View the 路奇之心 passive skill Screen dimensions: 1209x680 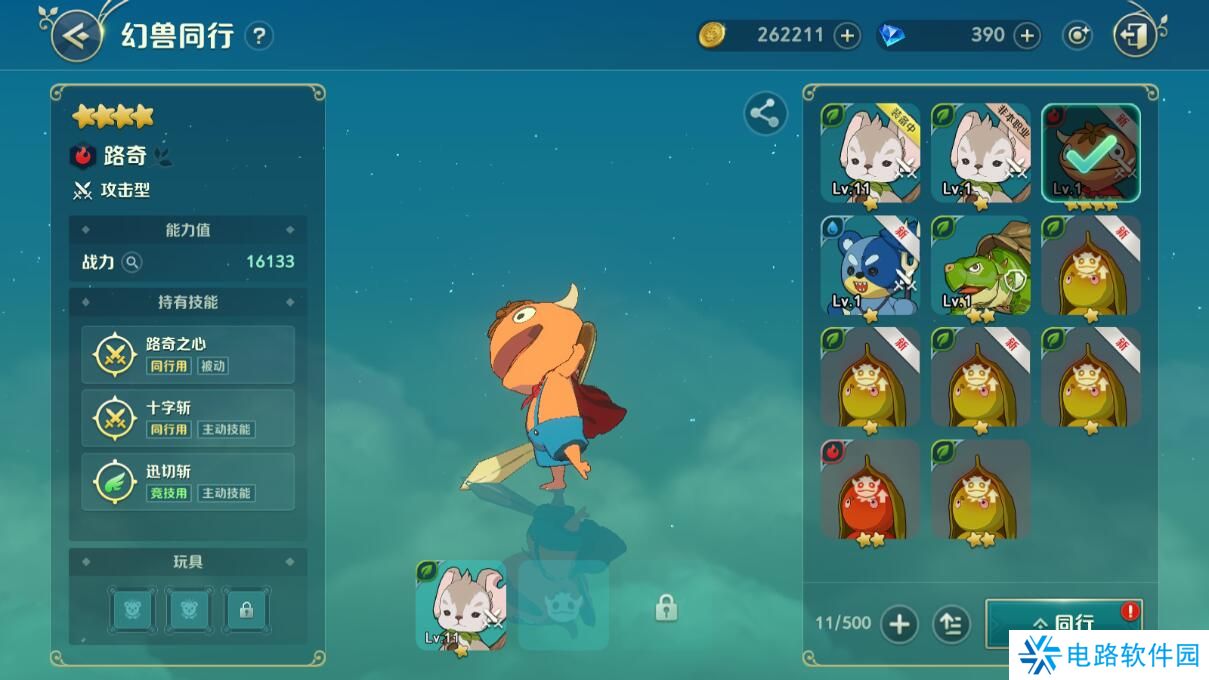pos(188,354)
